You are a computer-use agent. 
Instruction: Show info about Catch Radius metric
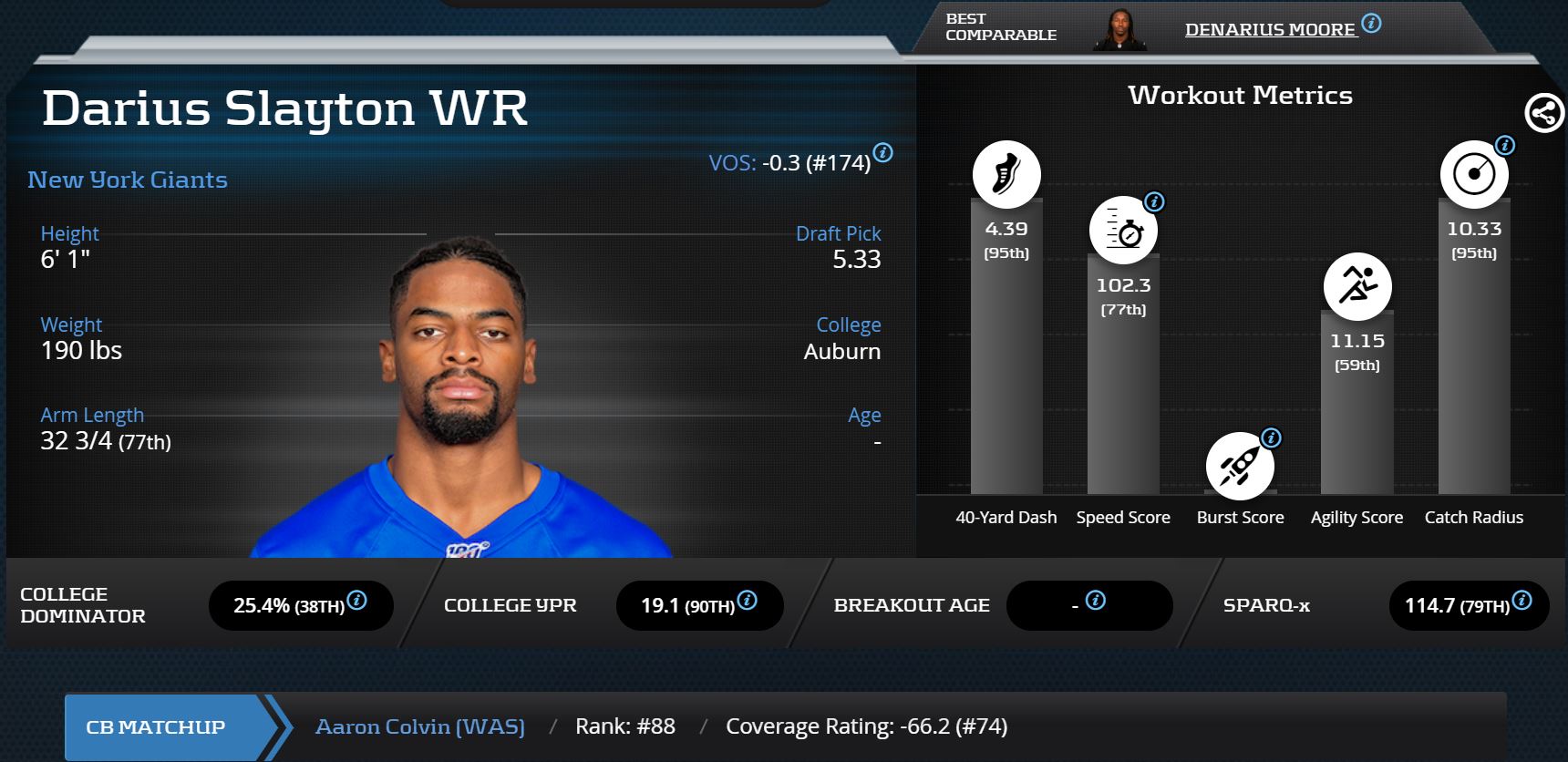coord(1505,146)
